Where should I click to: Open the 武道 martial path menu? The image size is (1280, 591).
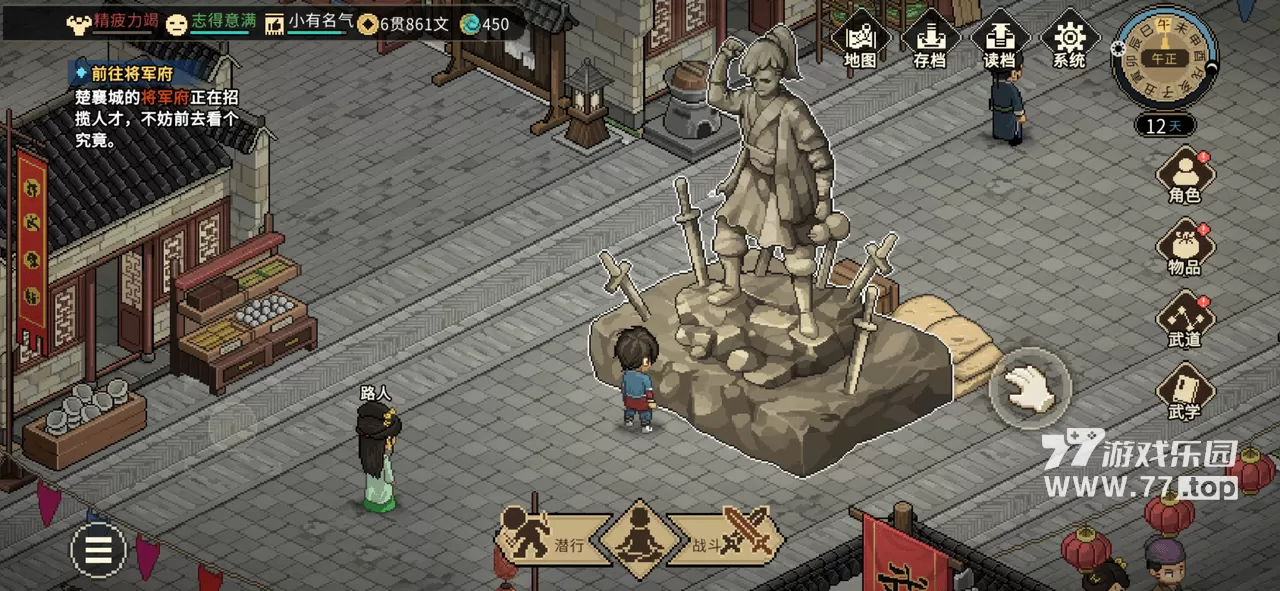1184,319
